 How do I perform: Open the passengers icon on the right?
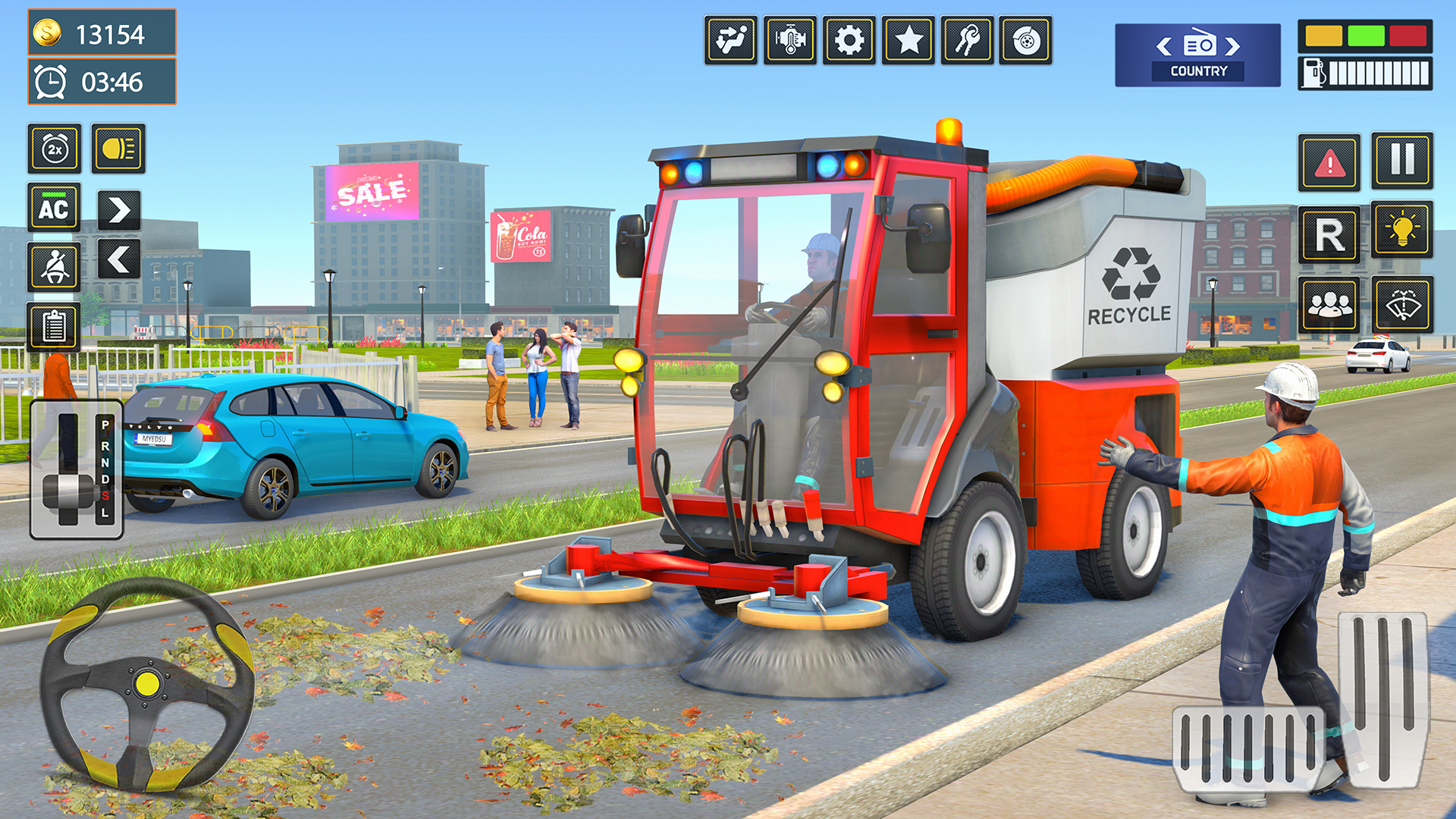(x=1329, y=306)
